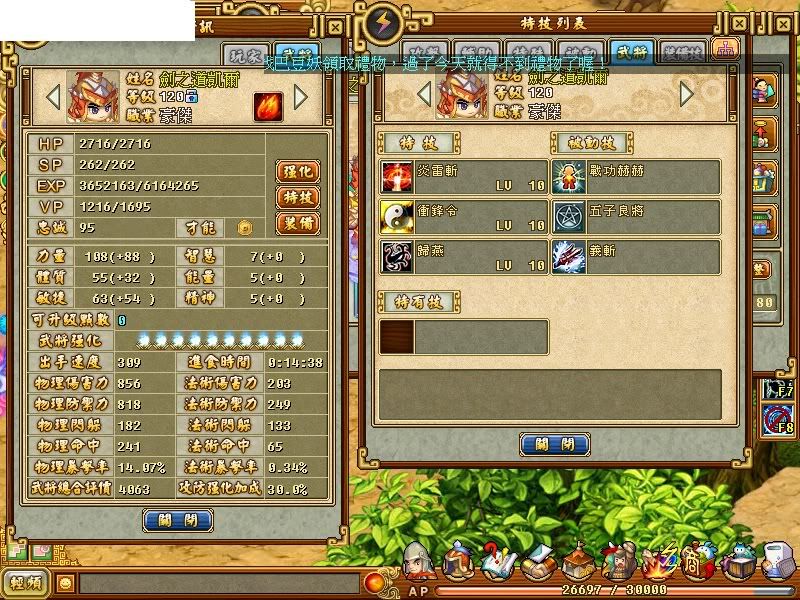Select the 歸燕 skill
The image size is (800, 600).
[463, 257]
